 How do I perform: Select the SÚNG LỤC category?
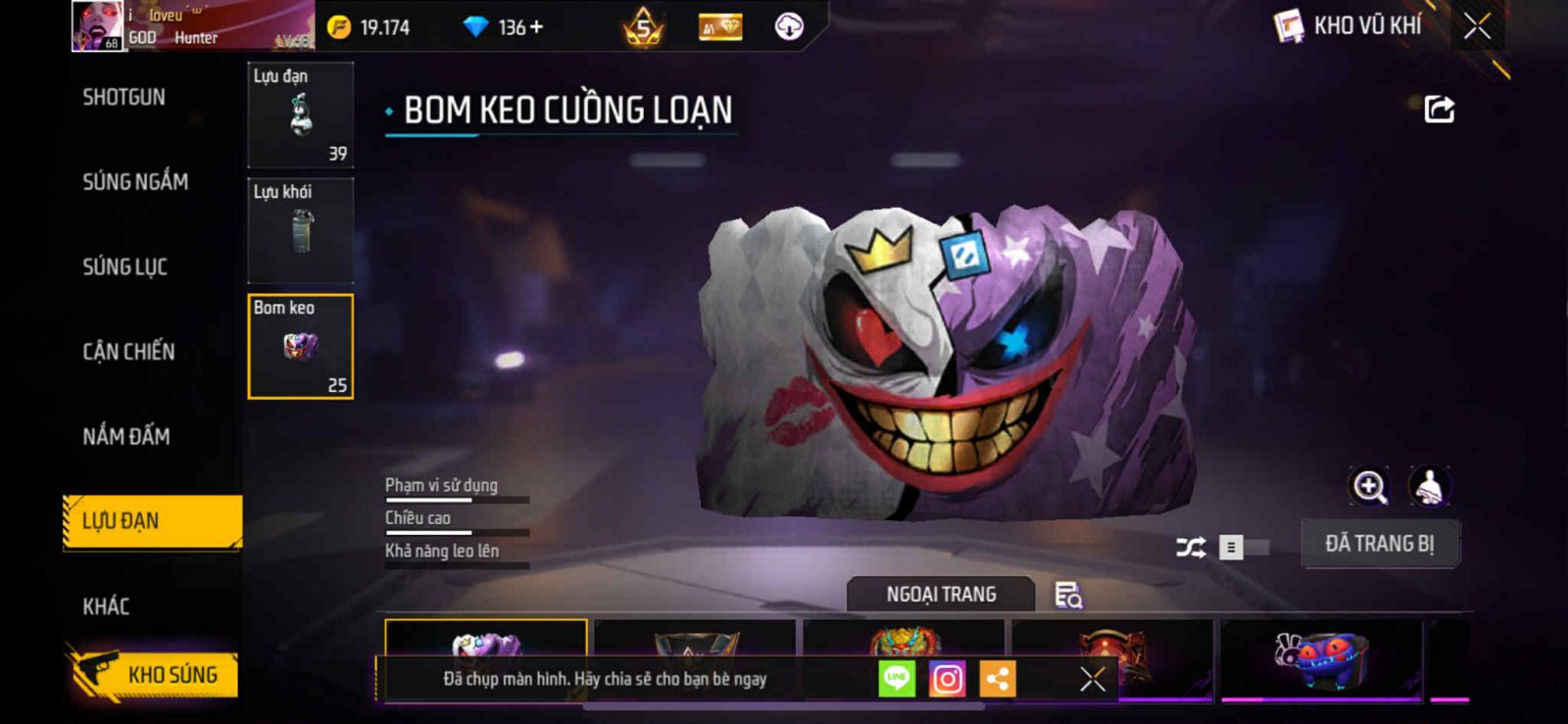pyautogui.click(x=124, y=266)
